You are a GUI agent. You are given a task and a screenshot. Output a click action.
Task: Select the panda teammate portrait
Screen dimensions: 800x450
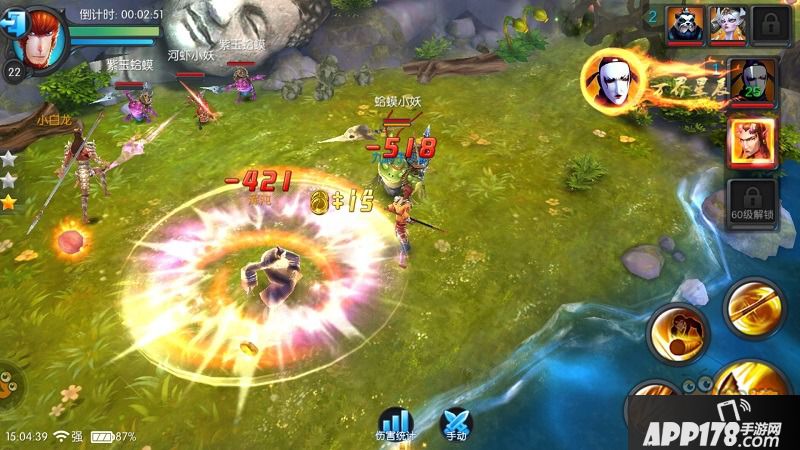pyautogui.click(x=686, y=23)
